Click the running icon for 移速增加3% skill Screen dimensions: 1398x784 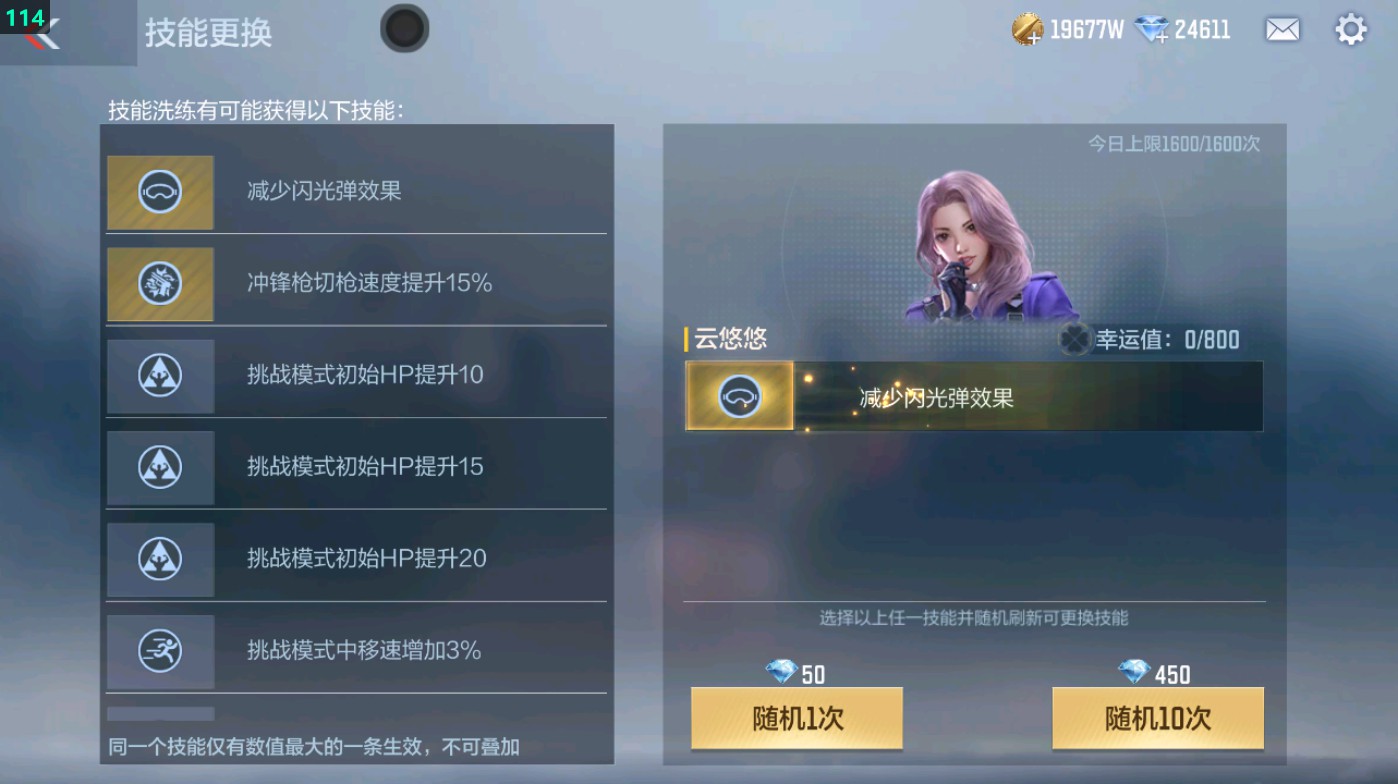160,651
